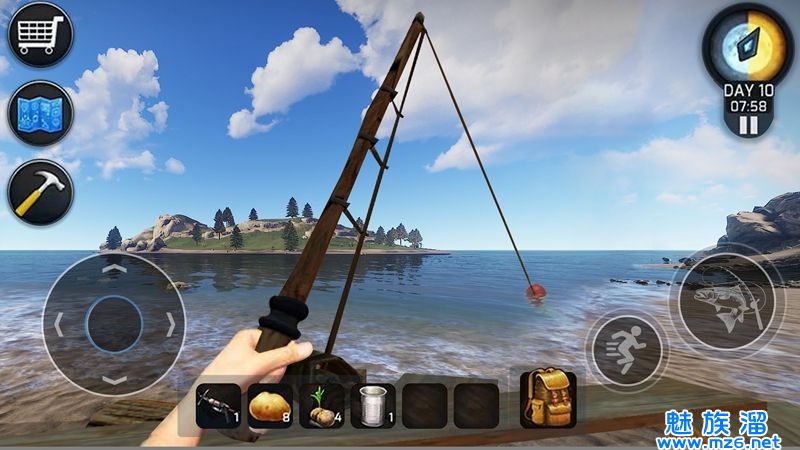Tap the down arrow on the movement joystick
This screenshot has height=450, width=800.
coord(115,380)
